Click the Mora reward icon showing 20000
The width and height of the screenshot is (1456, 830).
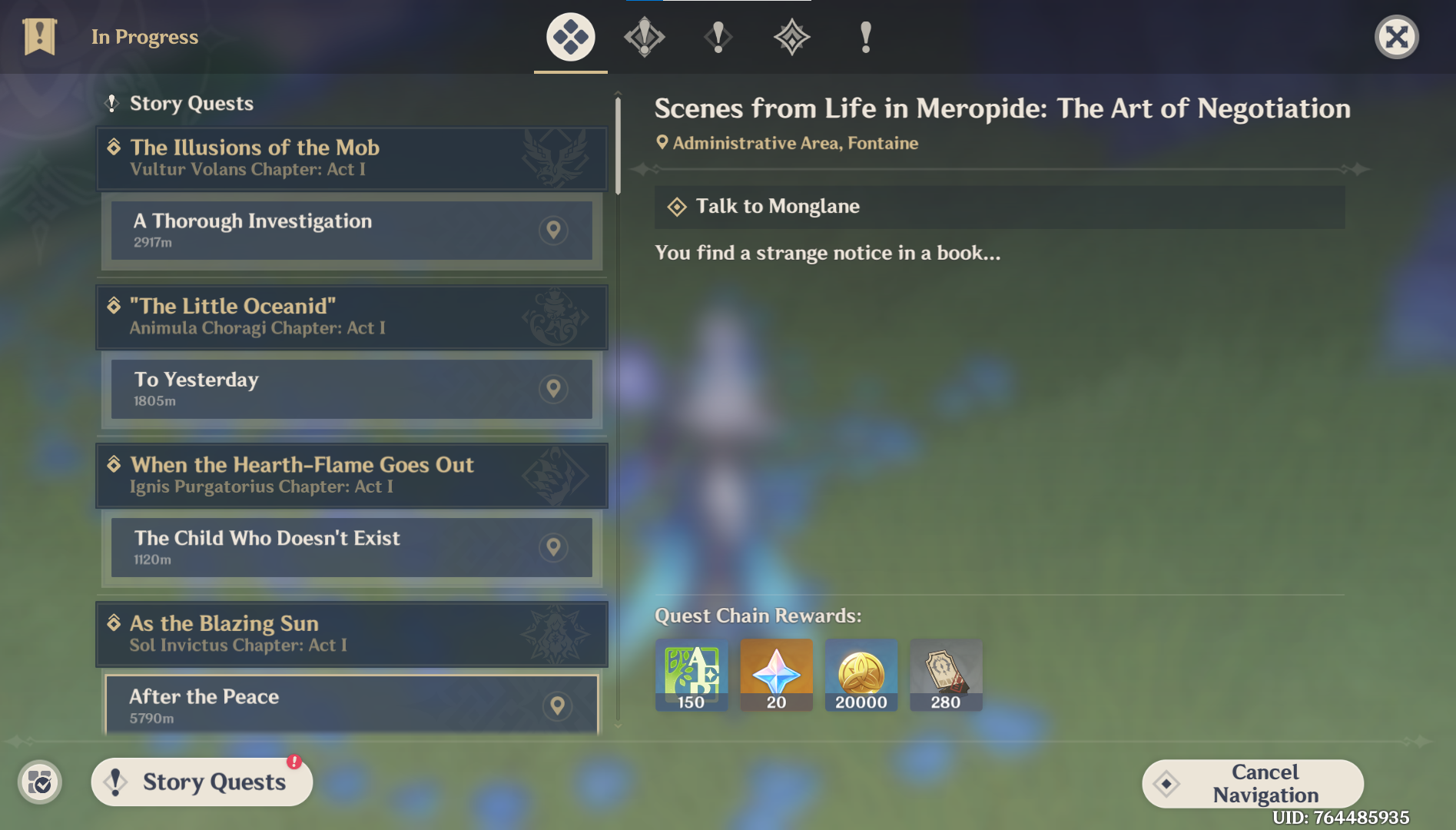pos(861,675)
